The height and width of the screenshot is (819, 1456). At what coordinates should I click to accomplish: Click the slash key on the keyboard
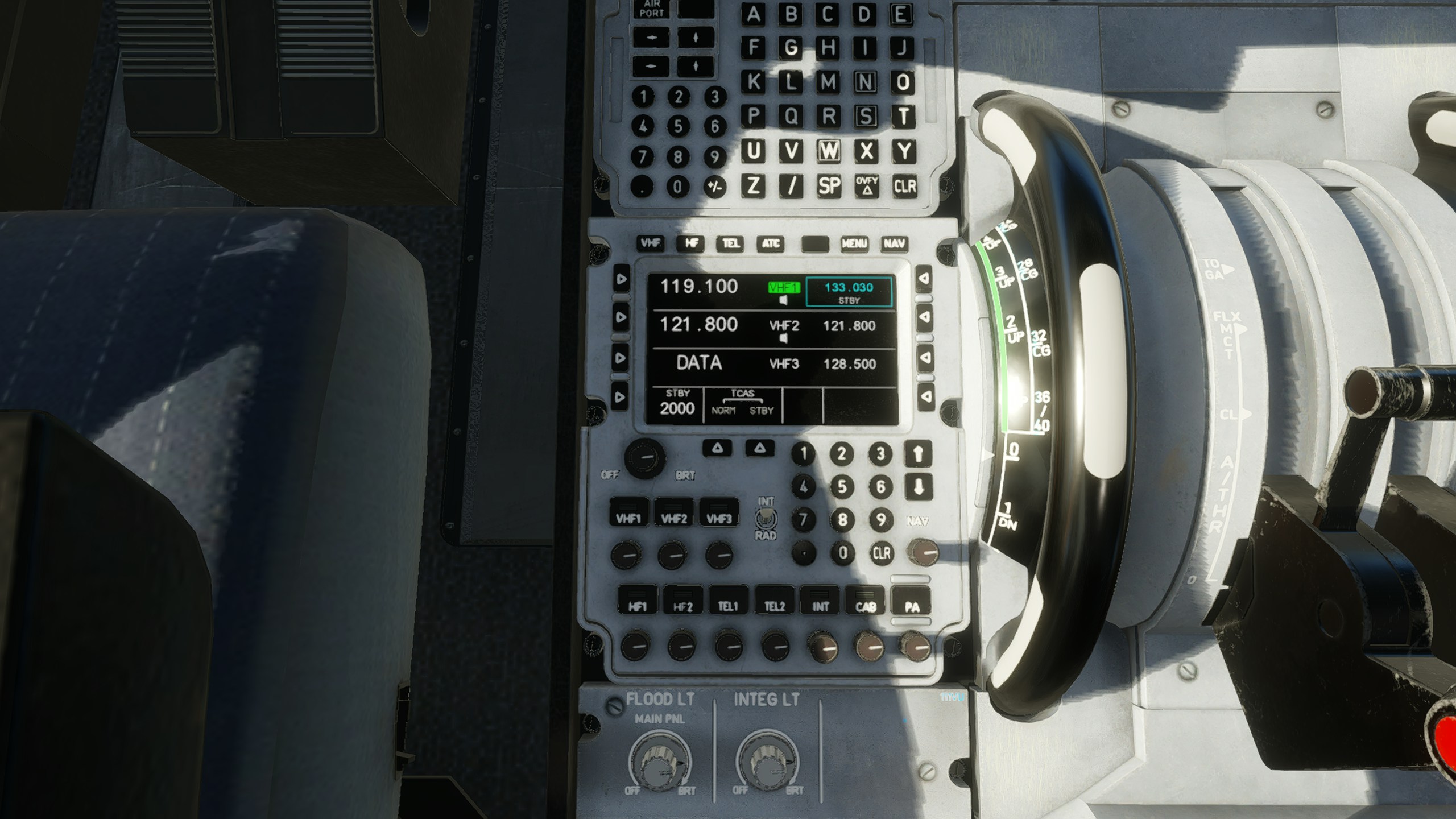[791, 186]
